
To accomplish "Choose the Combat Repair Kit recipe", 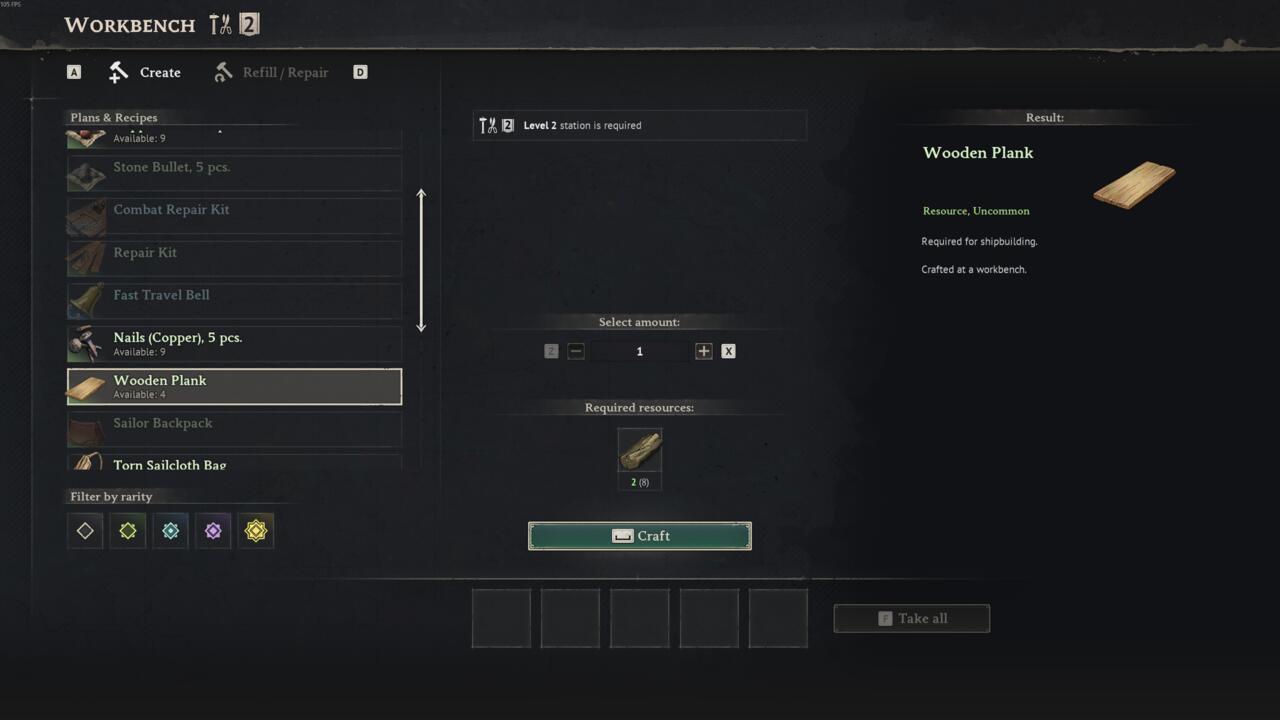I will point(234,216).
